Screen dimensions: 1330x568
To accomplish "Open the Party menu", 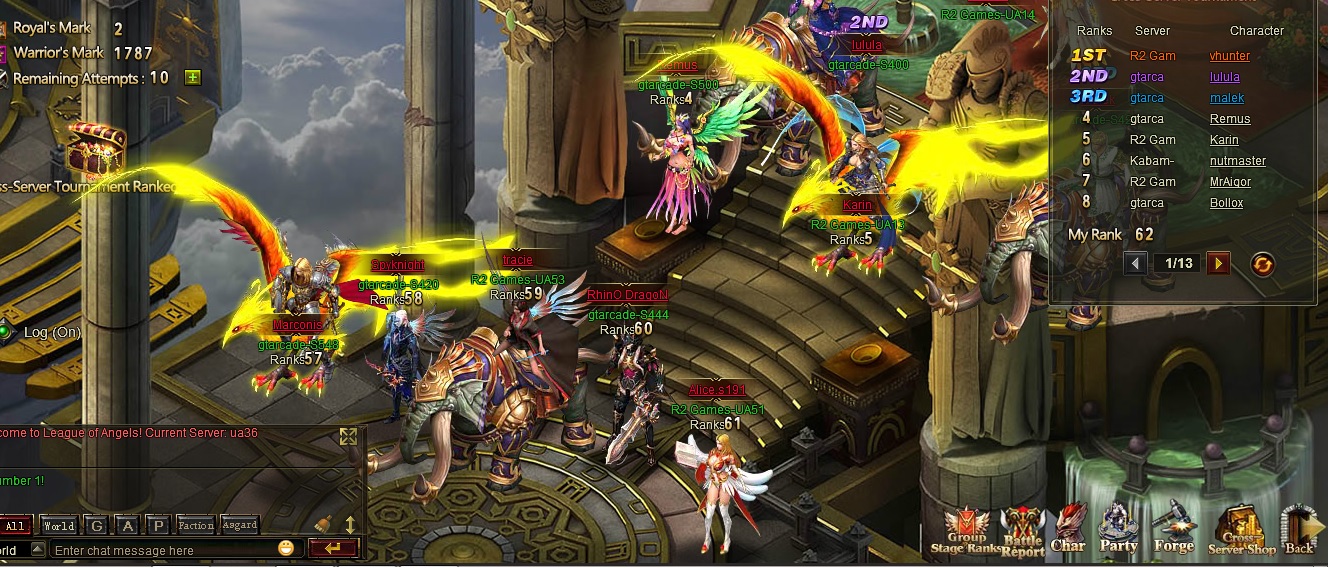I will [x=1118, y=530].
